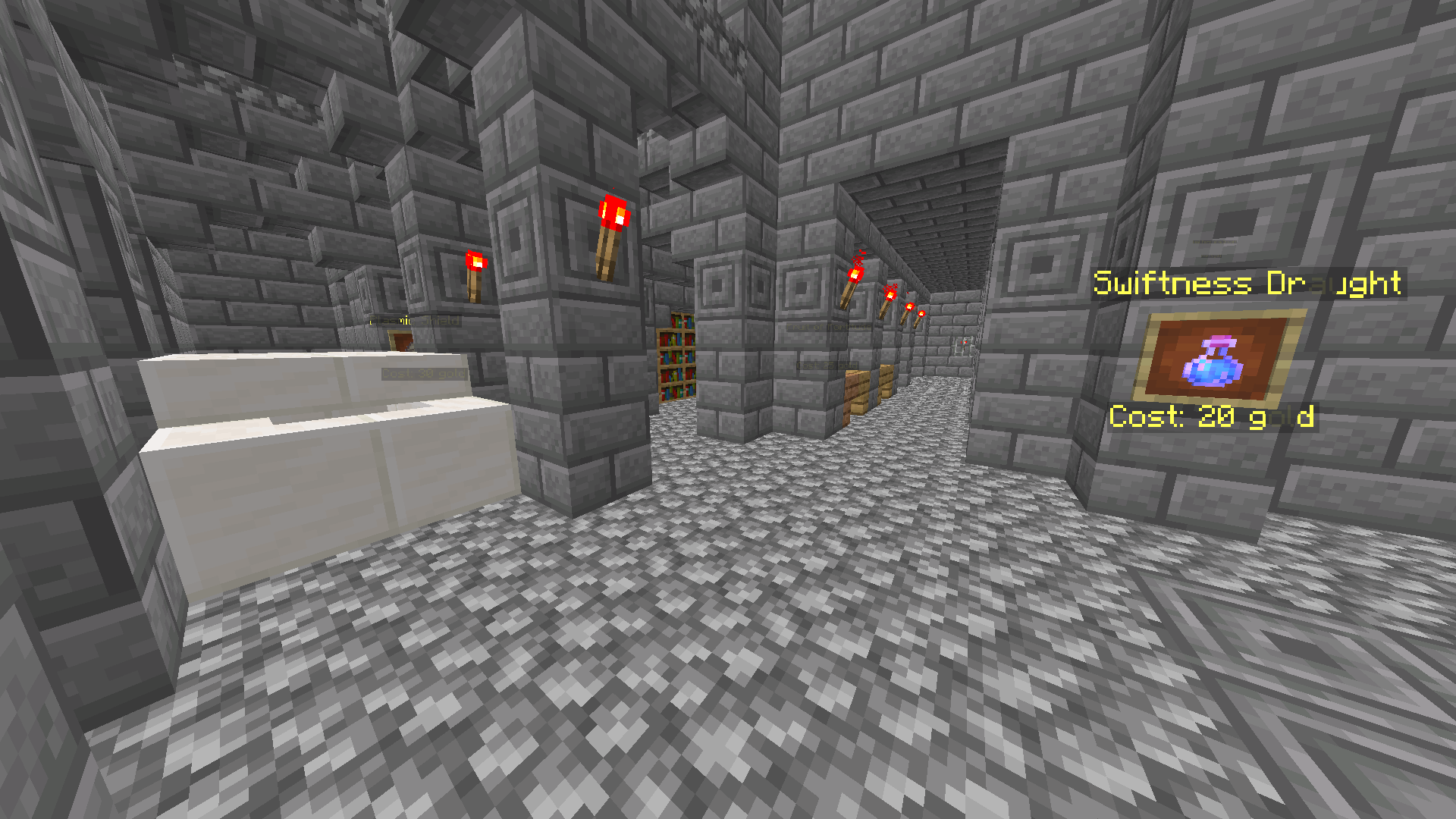Buy the Swiftness Draught potion item frame
The width and height of the screenshot is (1456, 819).
pos(1217,358)
